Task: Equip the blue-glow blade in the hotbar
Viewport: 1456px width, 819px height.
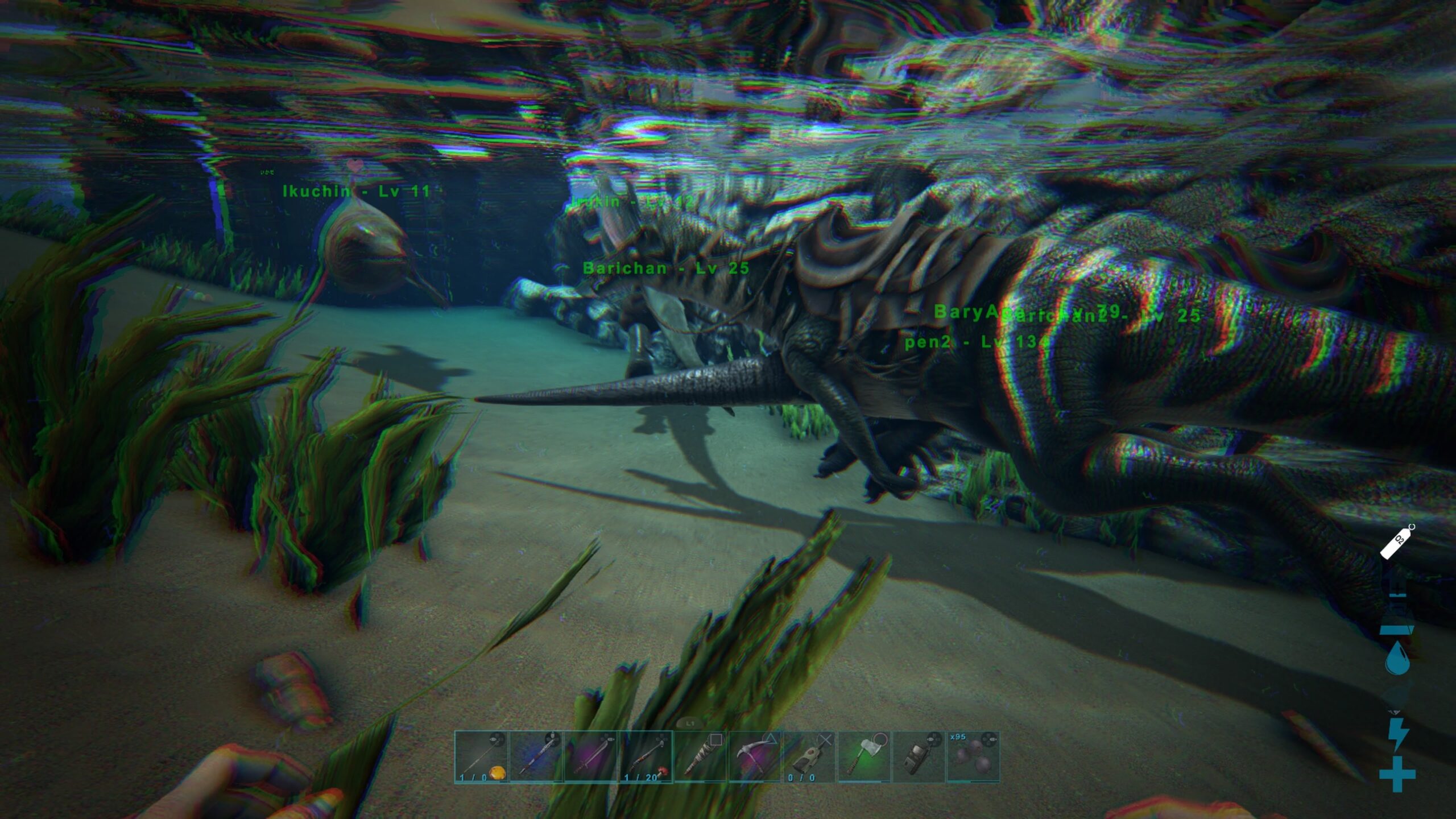Action: (536, 757)
